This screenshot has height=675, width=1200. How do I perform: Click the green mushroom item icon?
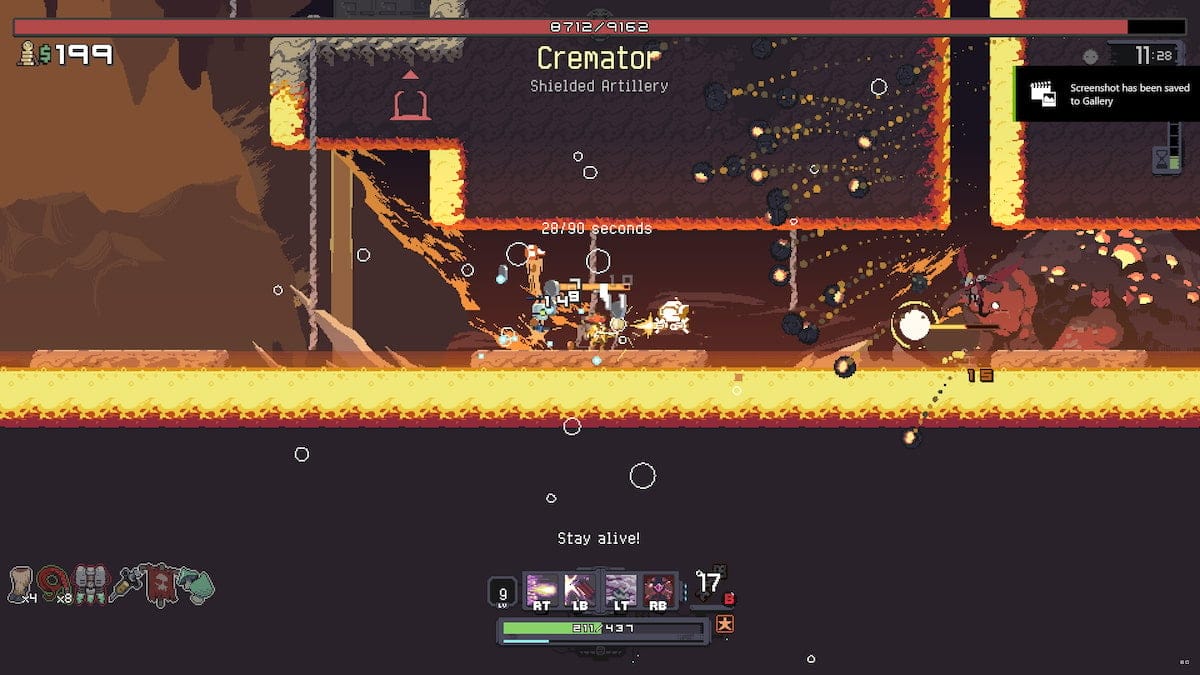197,585
